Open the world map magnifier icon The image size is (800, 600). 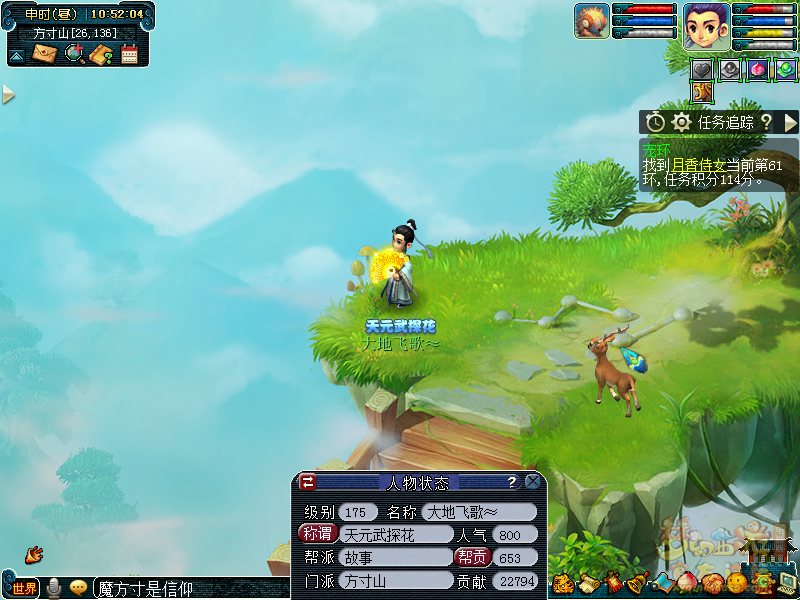pyautogui.click(x=74, y=54)
